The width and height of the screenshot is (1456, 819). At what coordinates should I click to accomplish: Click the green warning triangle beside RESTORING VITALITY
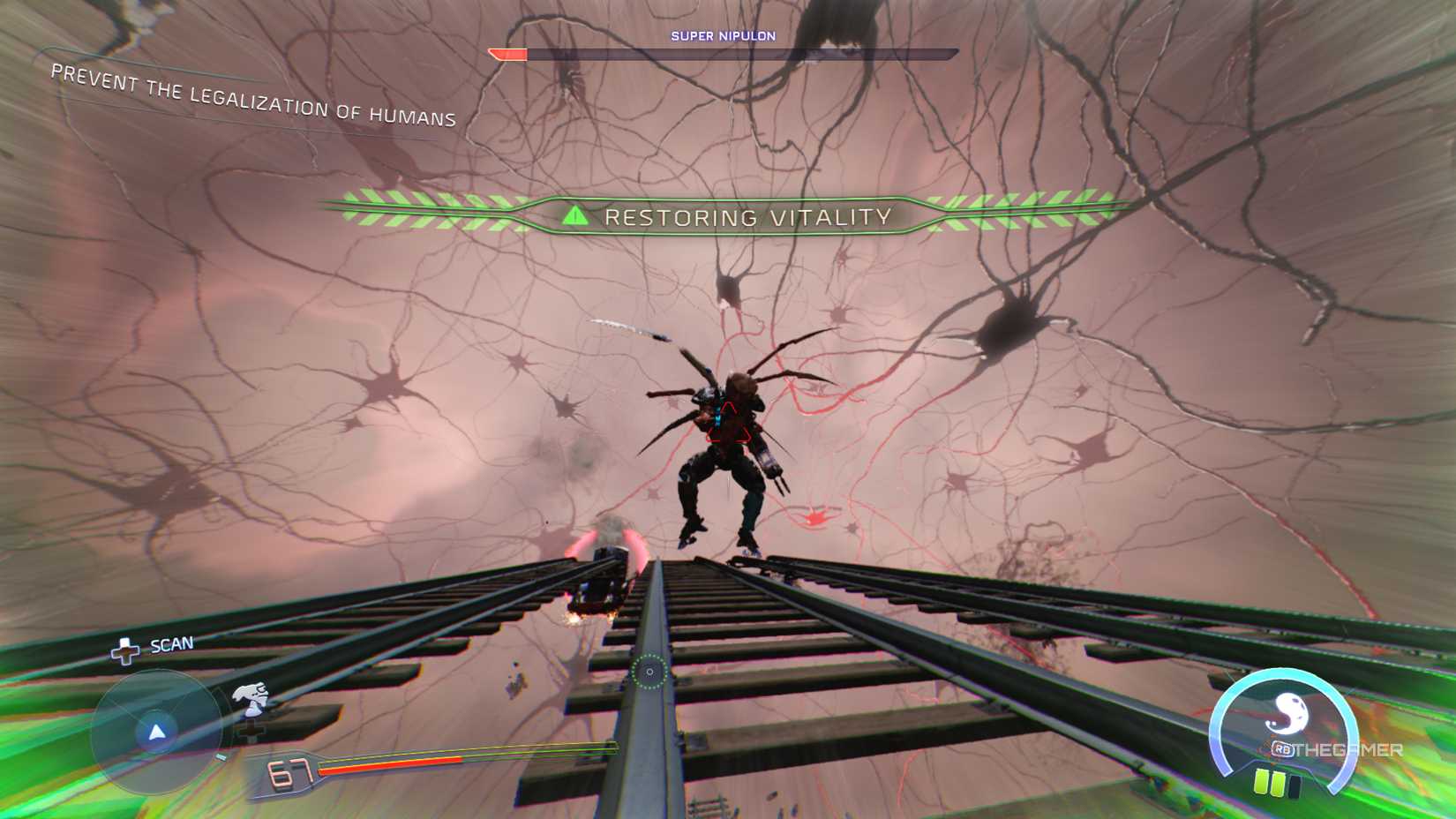(x=577, y=214)
